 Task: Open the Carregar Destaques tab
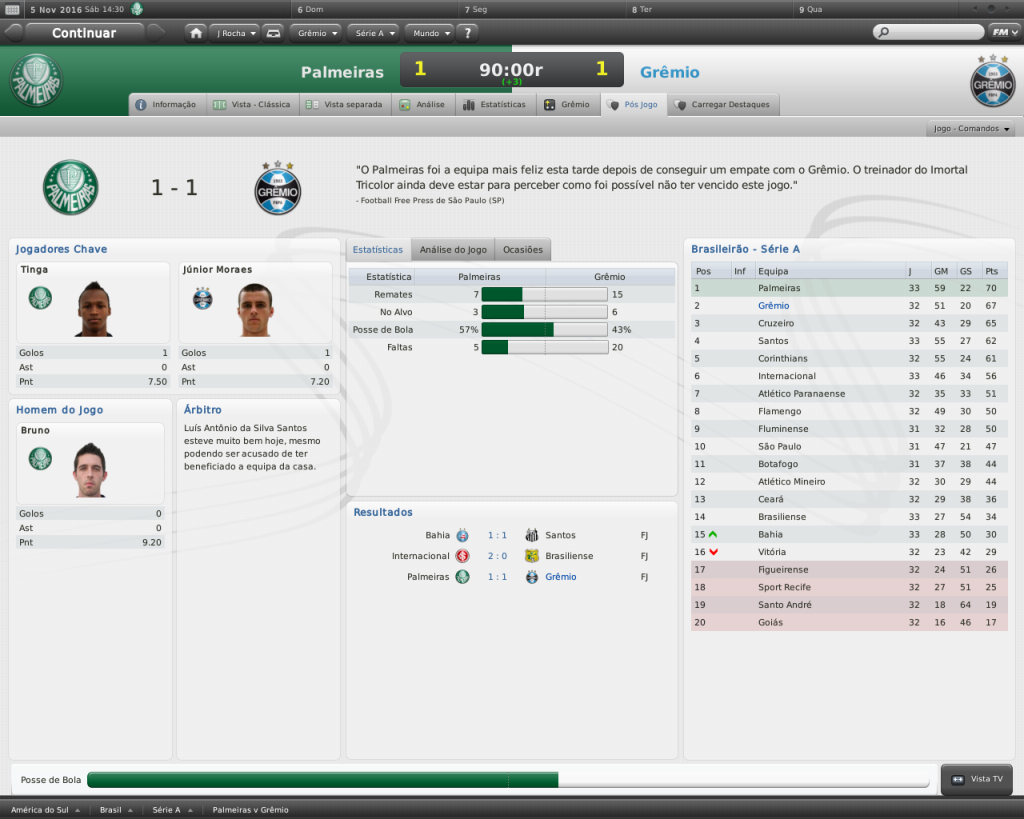(722, 104)
